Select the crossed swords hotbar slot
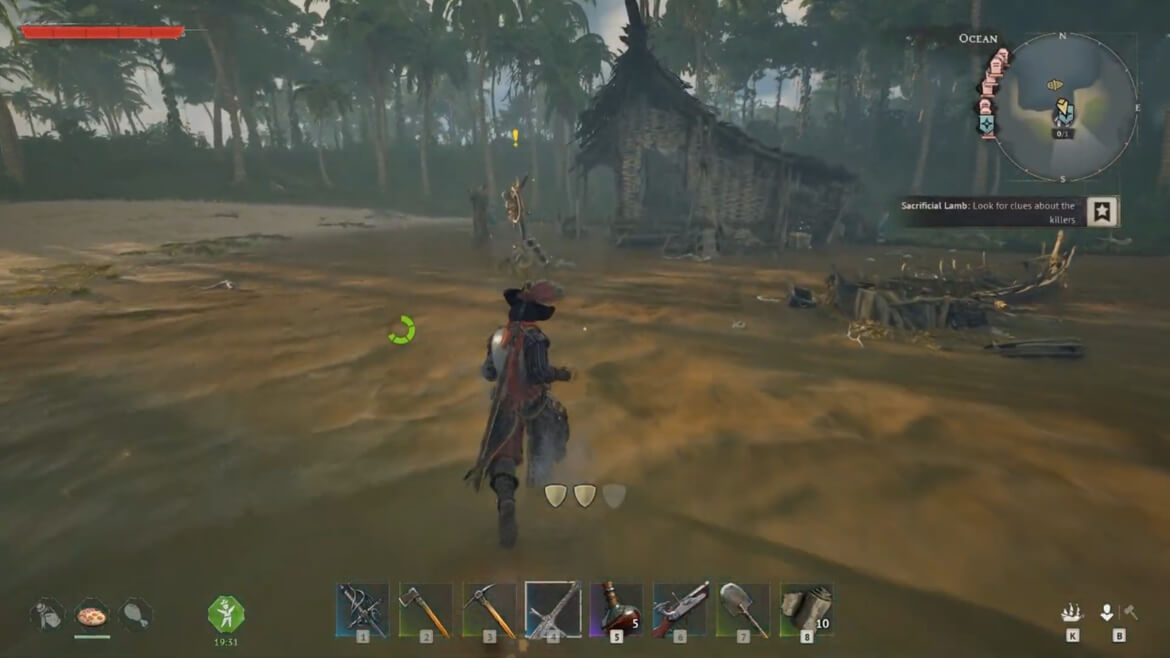This screenshot has height=658, width=1170. pos(362,610)
